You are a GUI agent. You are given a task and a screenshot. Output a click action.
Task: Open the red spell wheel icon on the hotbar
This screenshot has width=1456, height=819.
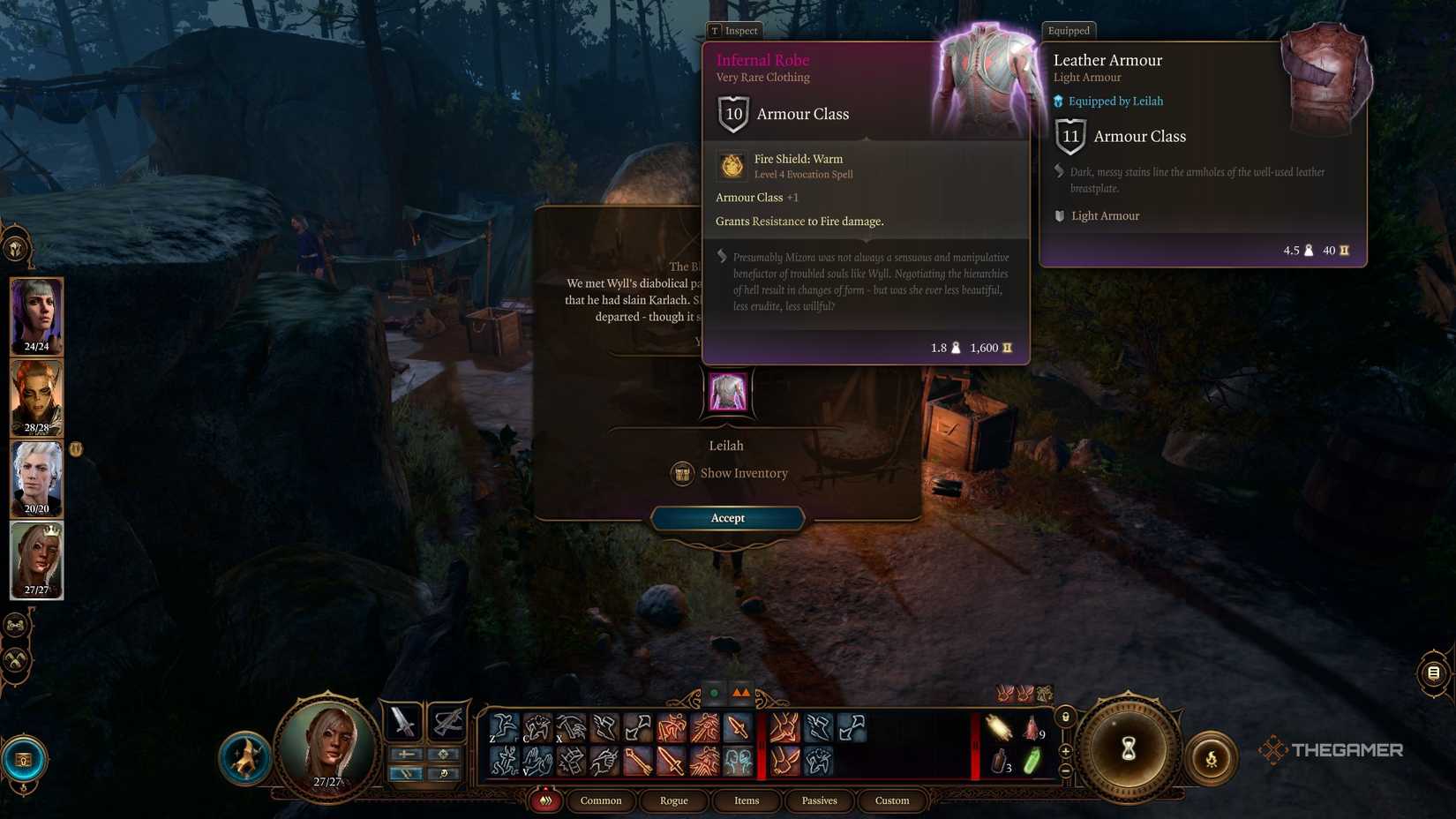(544, 800)
